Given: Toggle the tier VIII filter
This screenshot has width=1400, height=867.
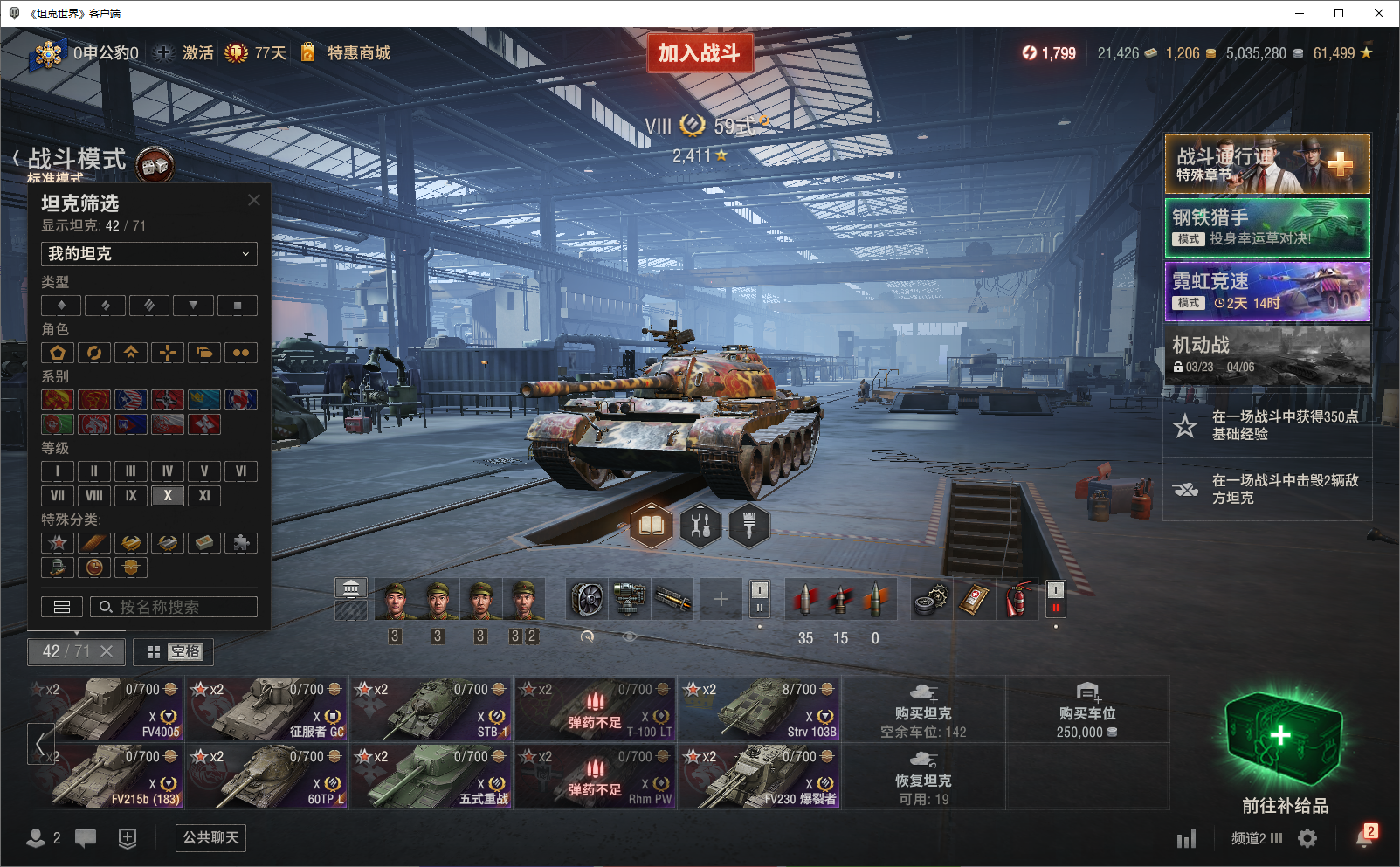Looking at the screenshot, I should [94, 496].
